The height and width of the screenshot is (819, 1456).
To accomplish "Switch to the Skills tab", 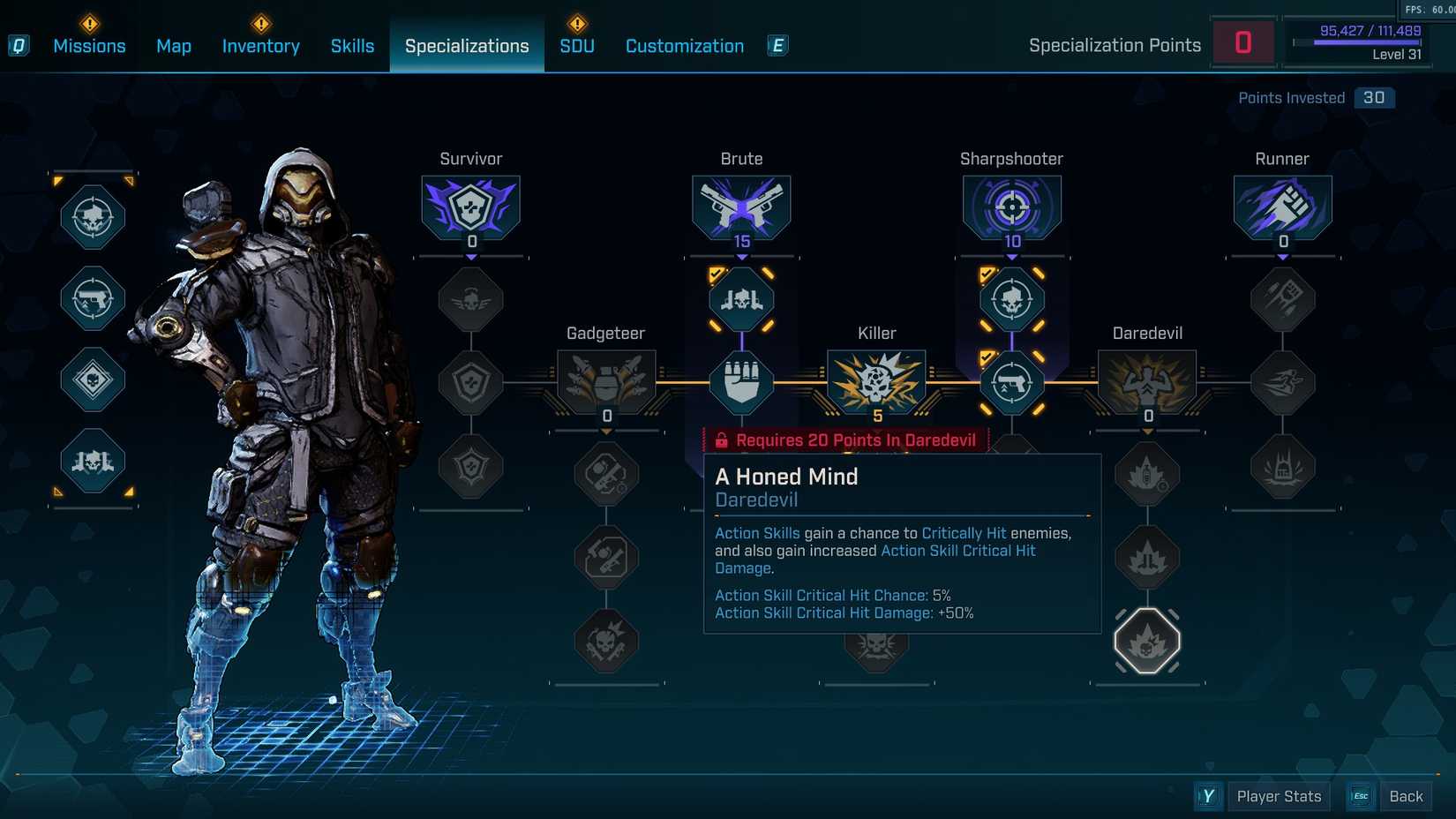I will pyautogui.click(x=352, y=45).
